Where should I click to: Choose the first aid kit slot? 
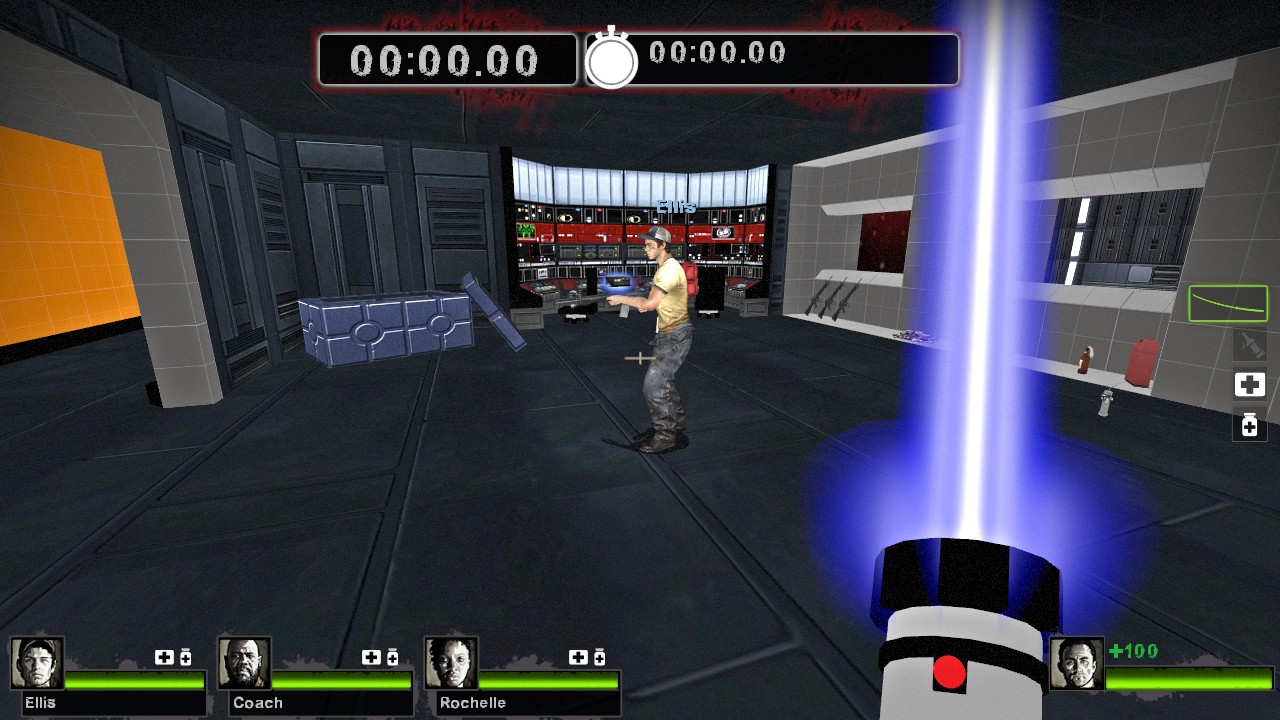click(1249, 385)
